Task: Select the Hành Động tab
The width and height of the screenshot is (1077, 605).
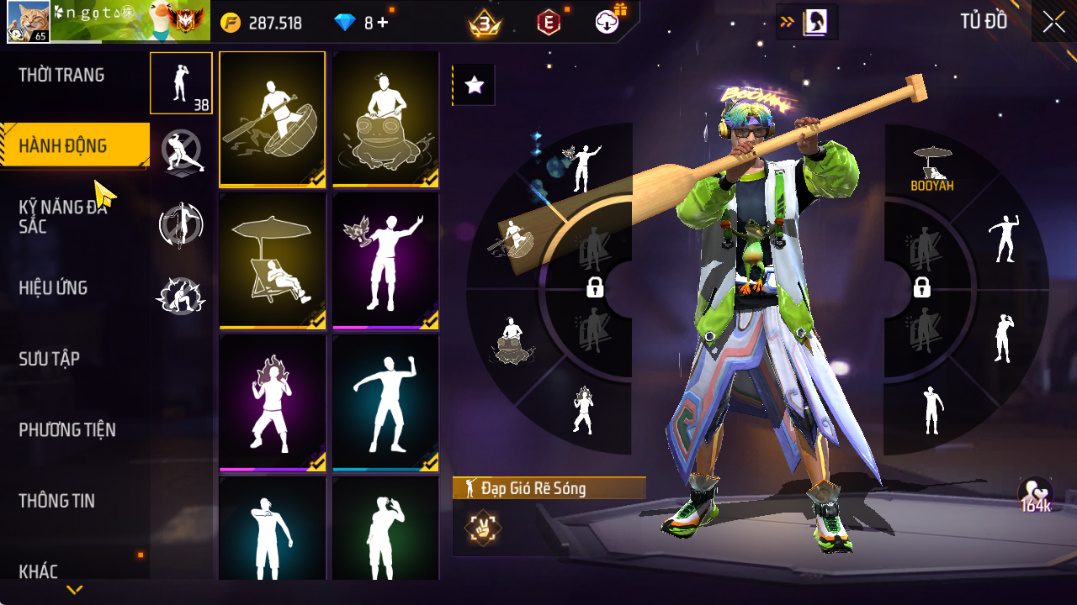Action: pyautogui.click(x=63, y=146)
